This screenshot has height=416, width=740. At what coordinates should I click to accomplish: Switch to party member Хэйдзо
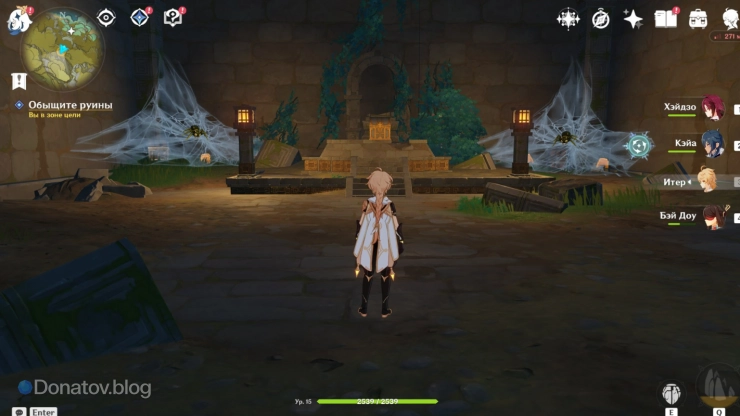coord(710,108)
